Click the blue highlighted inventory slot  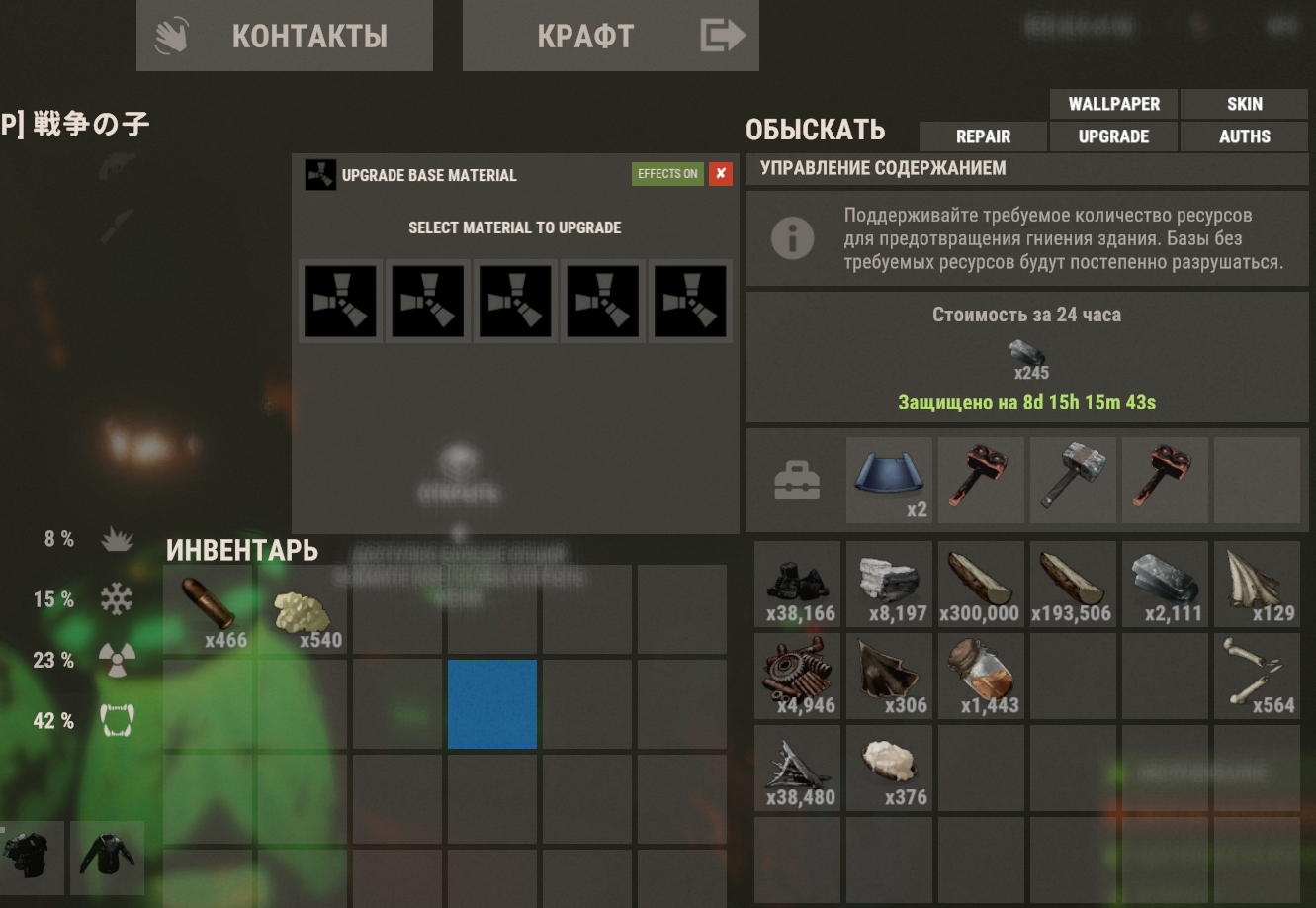click(x=491, y=703)
